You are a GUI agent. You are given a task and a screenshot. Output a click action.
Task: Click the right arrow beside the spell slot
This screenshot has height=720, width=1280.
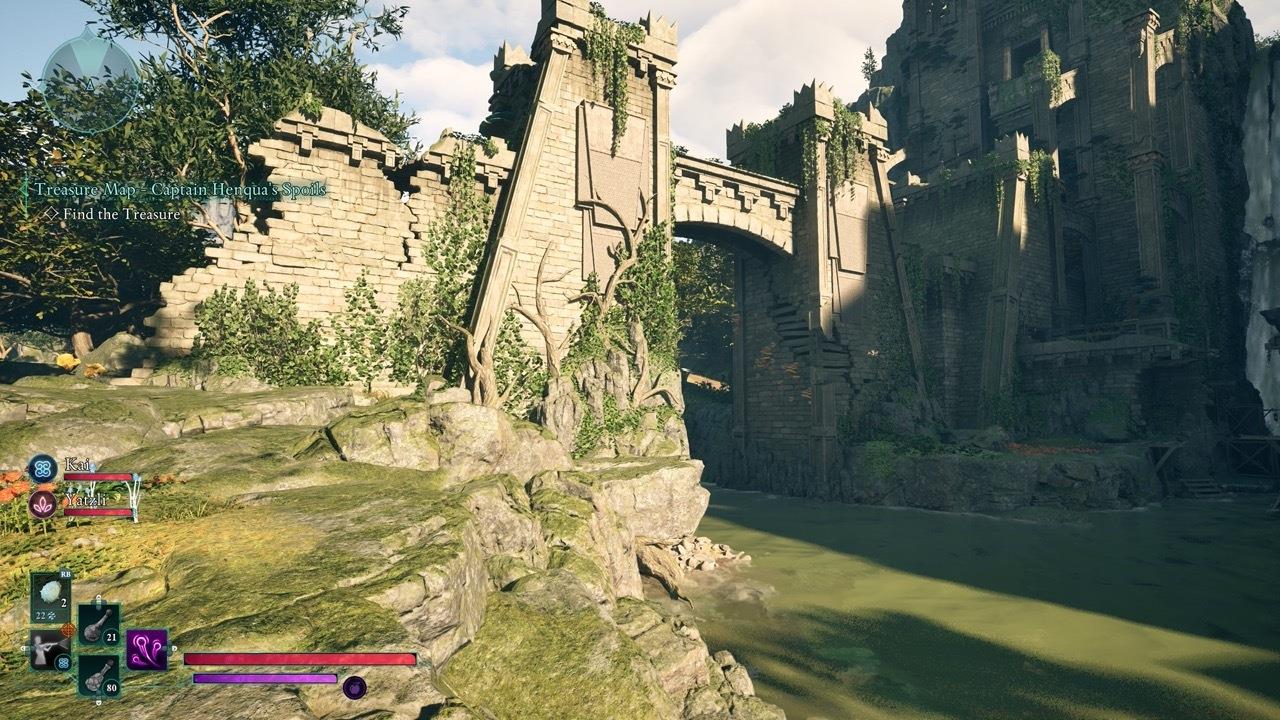[x=173, y=648]
